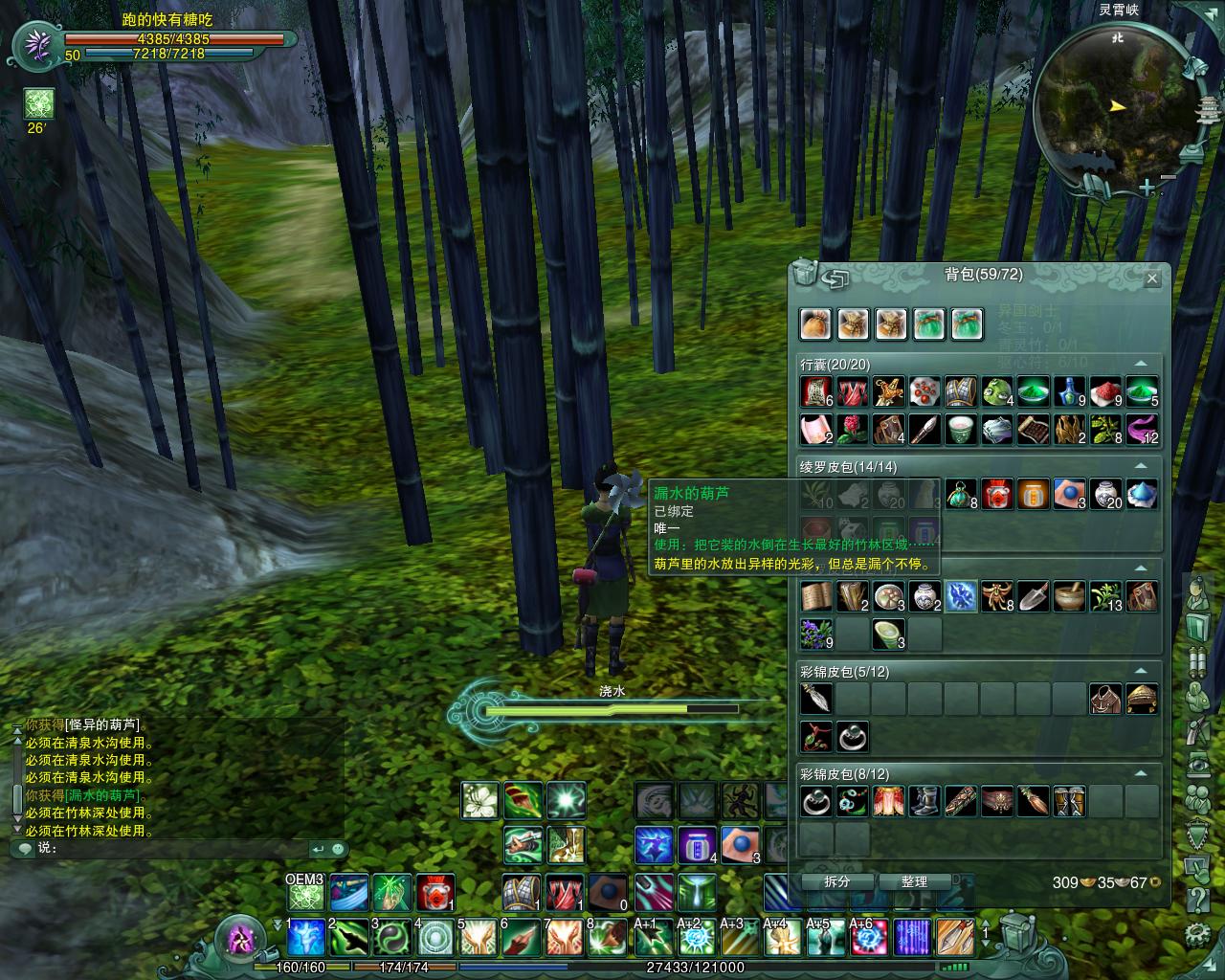This screenshot has width=1225, height=980.
Task: Select the mortar and pestle item
Action: click(1069, 596)
